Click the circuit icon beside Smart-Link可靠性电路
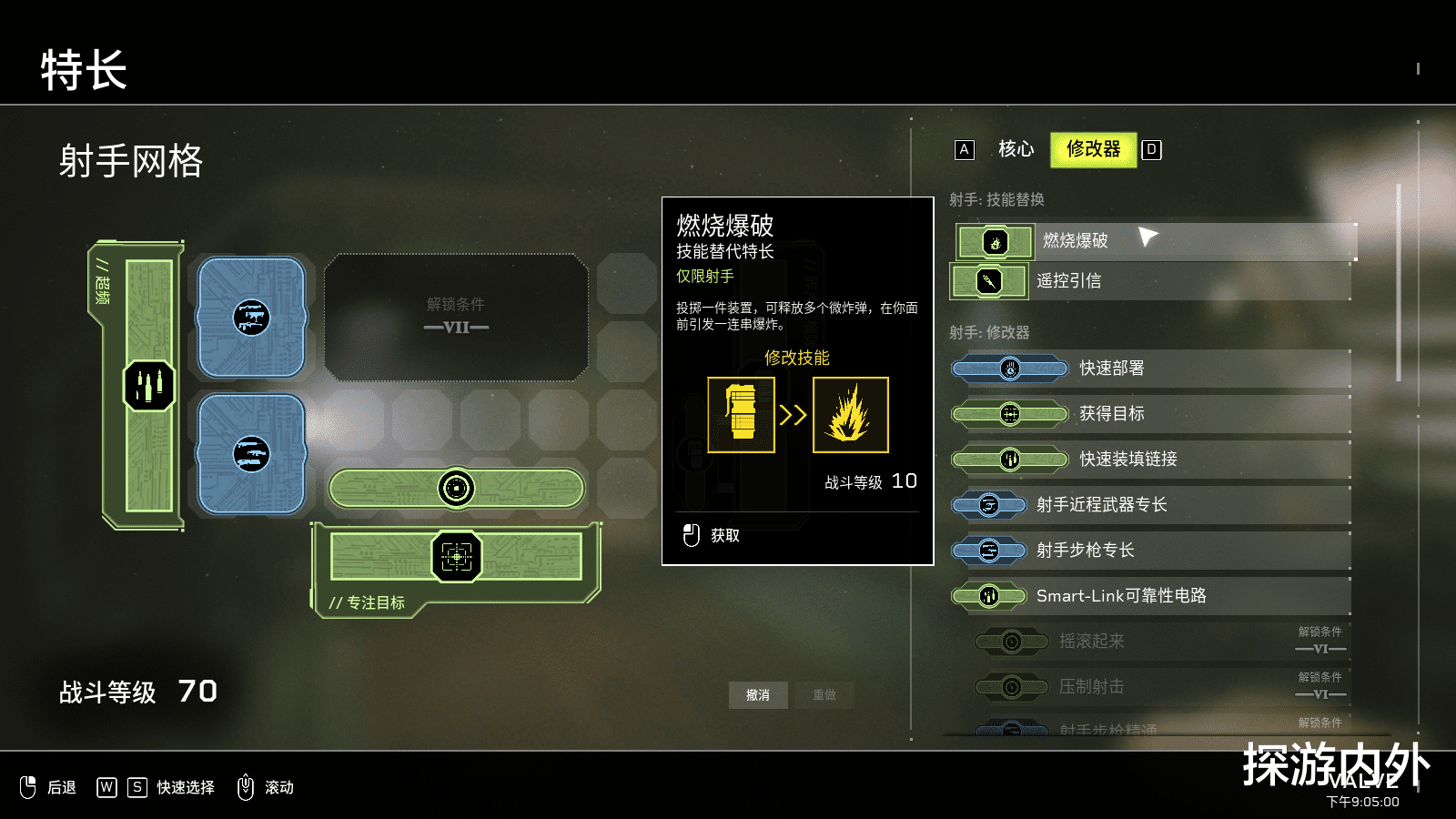The image size is (1456, 819). [989, 596]
